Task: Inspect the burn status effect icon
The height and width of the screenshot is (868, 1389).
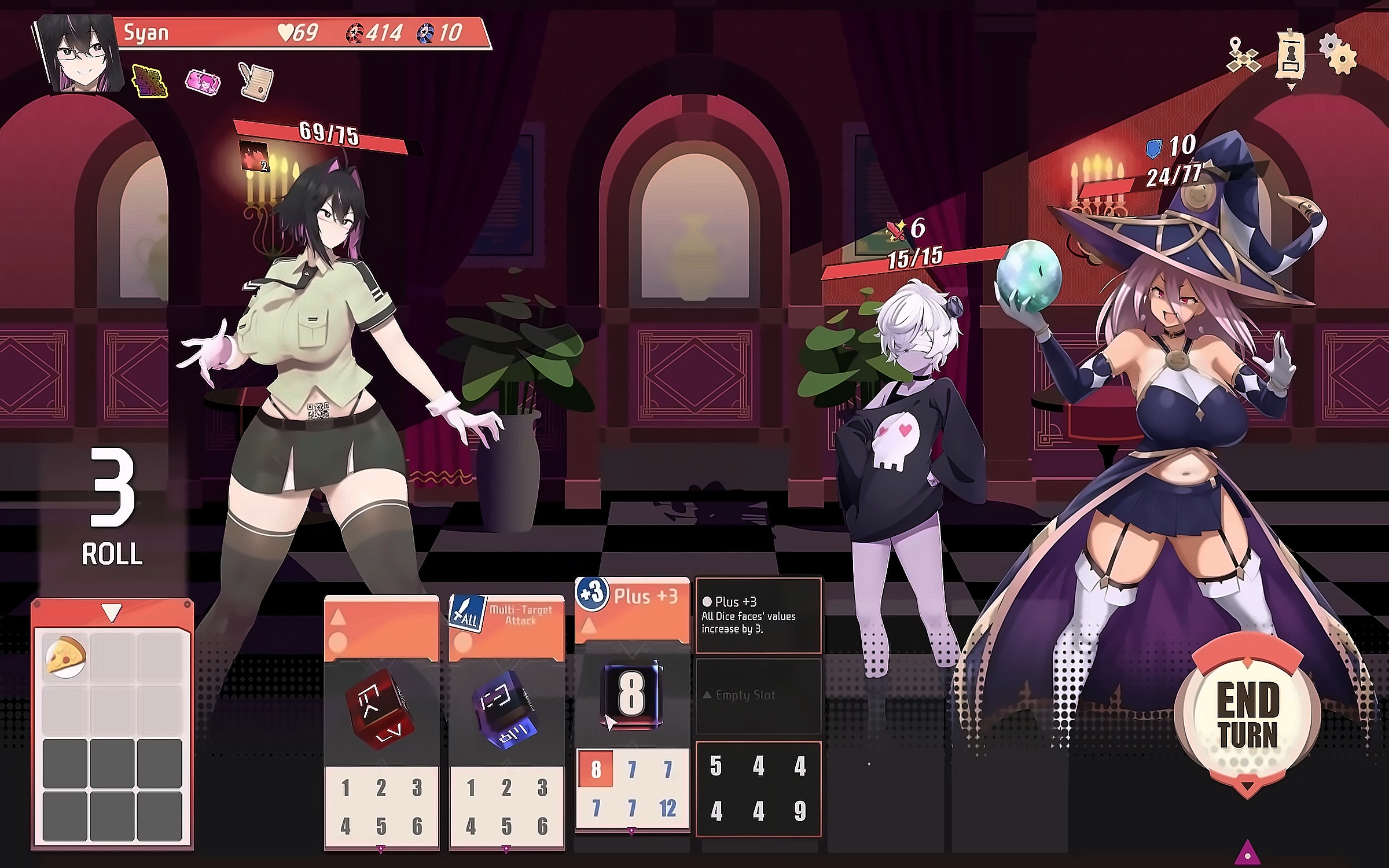Action: 255,156
